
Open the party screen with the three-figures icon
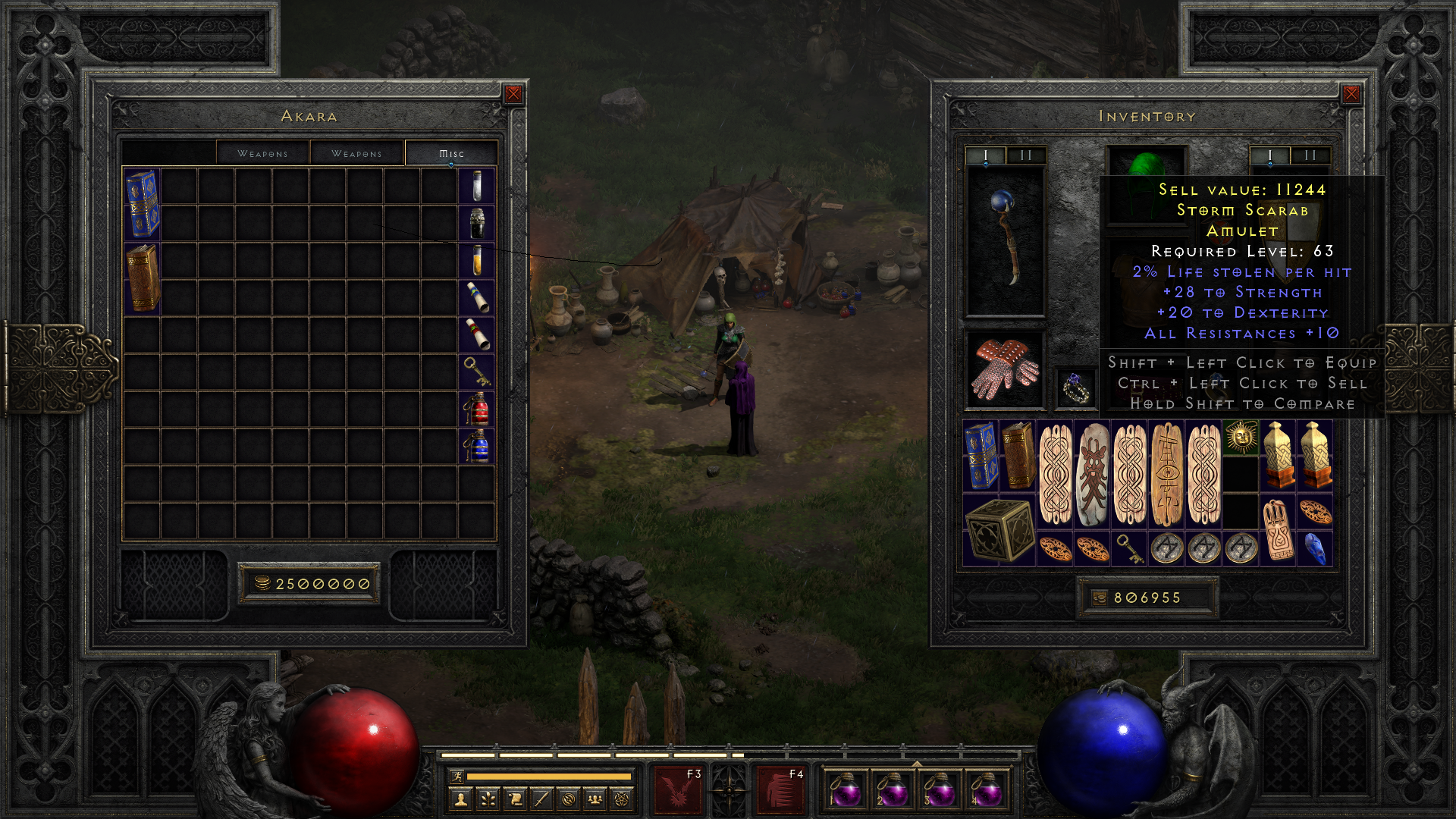[595, 799]
